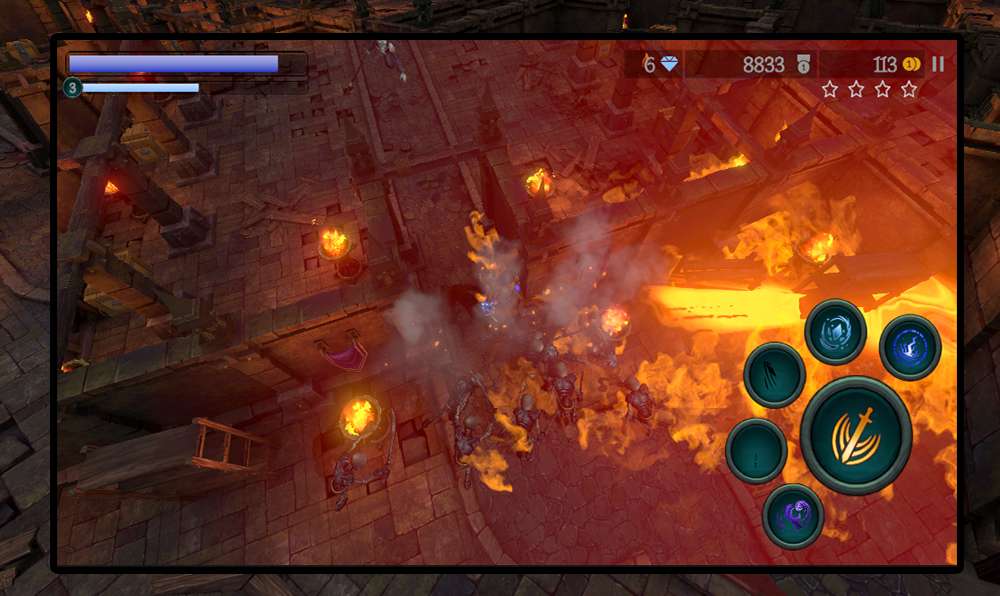Activate the blue swirling shield skill
Viewport: 1000px width, 596px height.
[835, 331]
